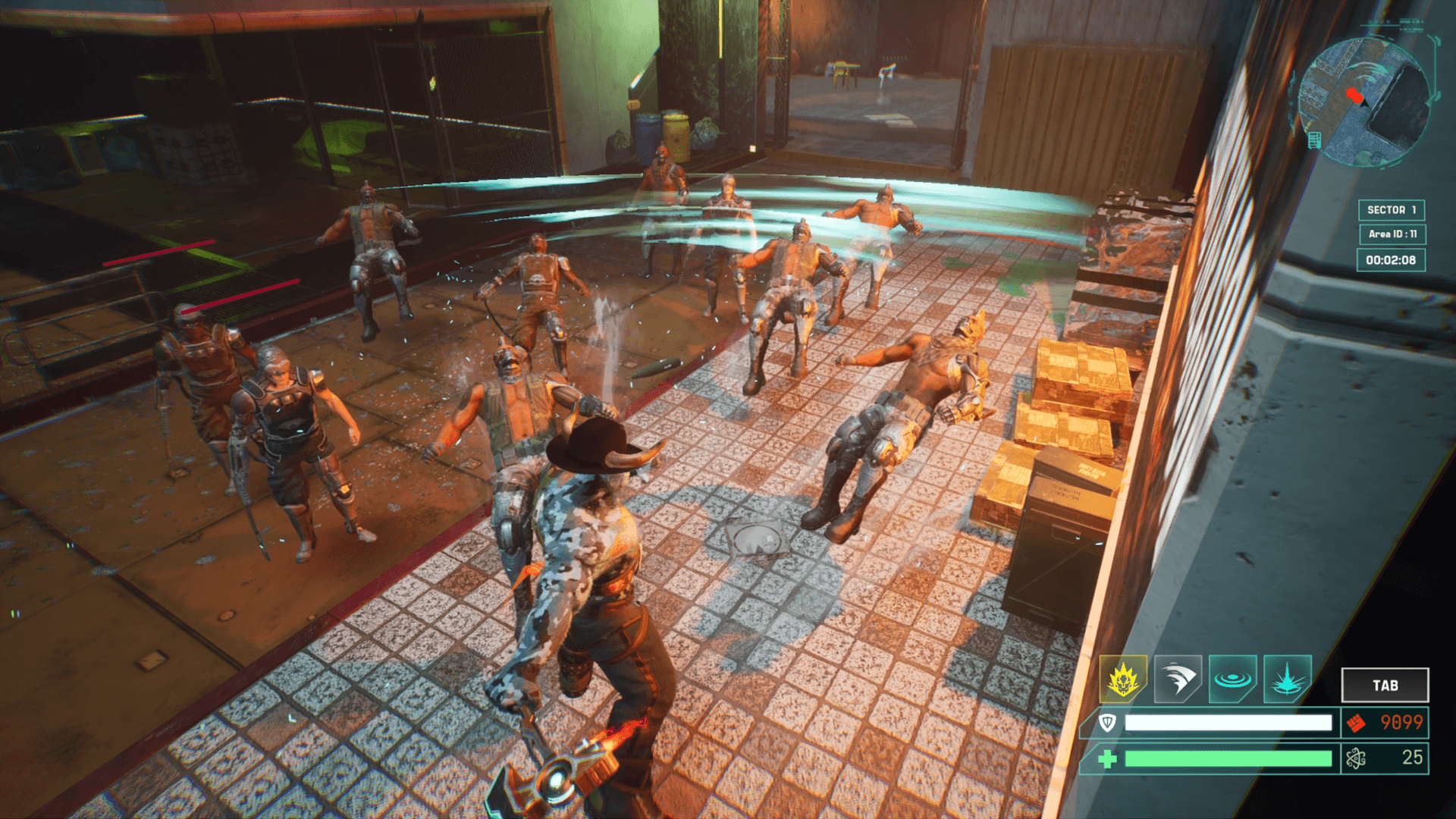The height and width of the screenshot is (819, 1456).
Task: Click the red enemy marker on minimap
Action: click(1354, 96)
